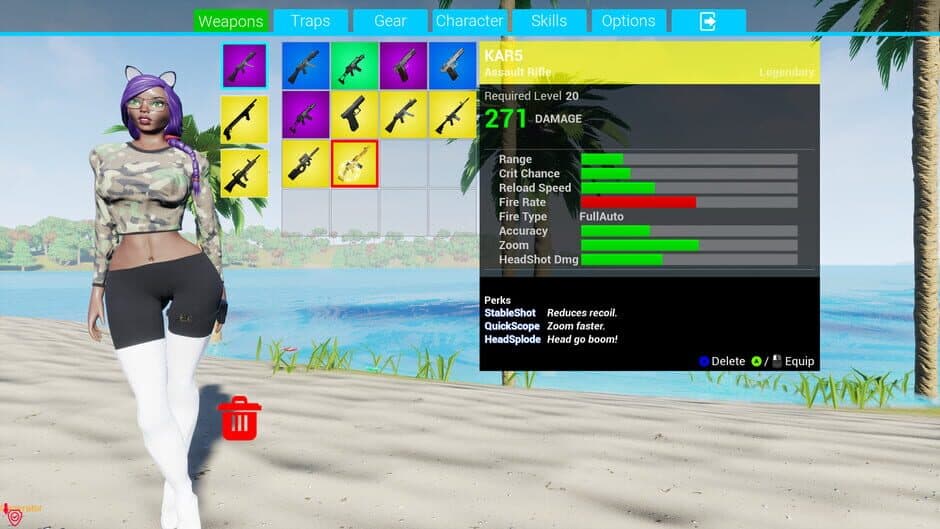
Task: Select the equipped yellow shotgun slot
Action: pyautogui.click(x=244, y=119)
